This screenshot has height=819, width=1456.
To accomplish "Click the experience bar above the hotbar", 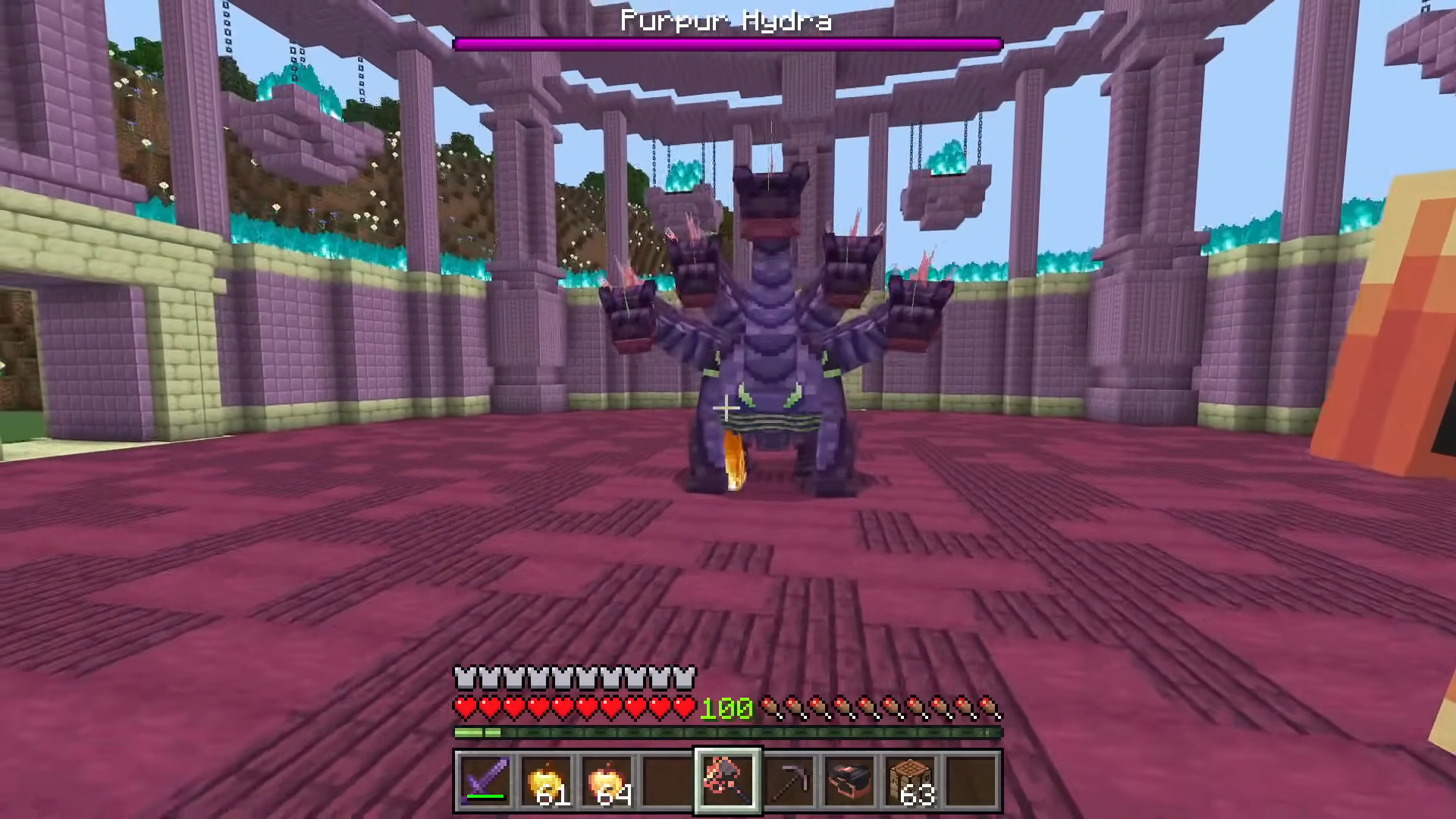I will click(726, 733).
